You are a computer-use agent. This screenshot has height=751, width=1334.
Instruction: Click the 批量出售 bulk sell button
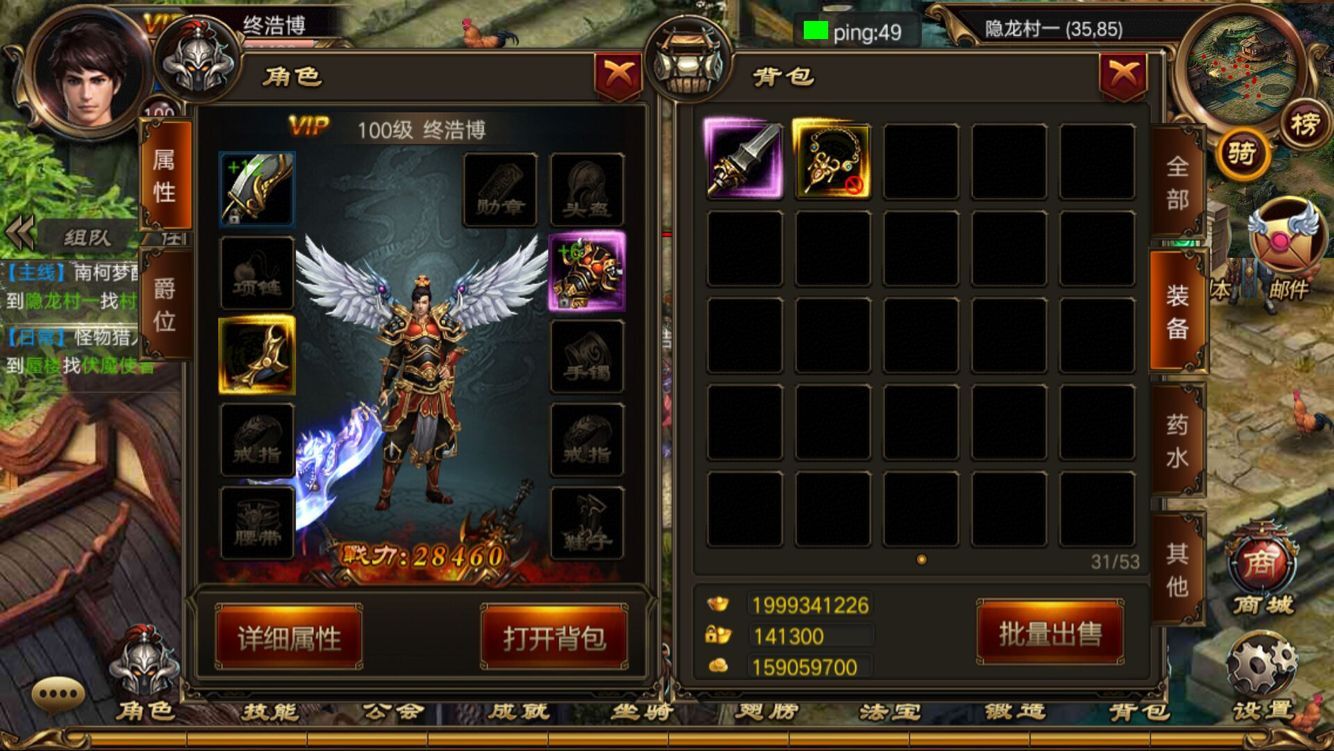pyautogui.click(x=1050, y=632)
